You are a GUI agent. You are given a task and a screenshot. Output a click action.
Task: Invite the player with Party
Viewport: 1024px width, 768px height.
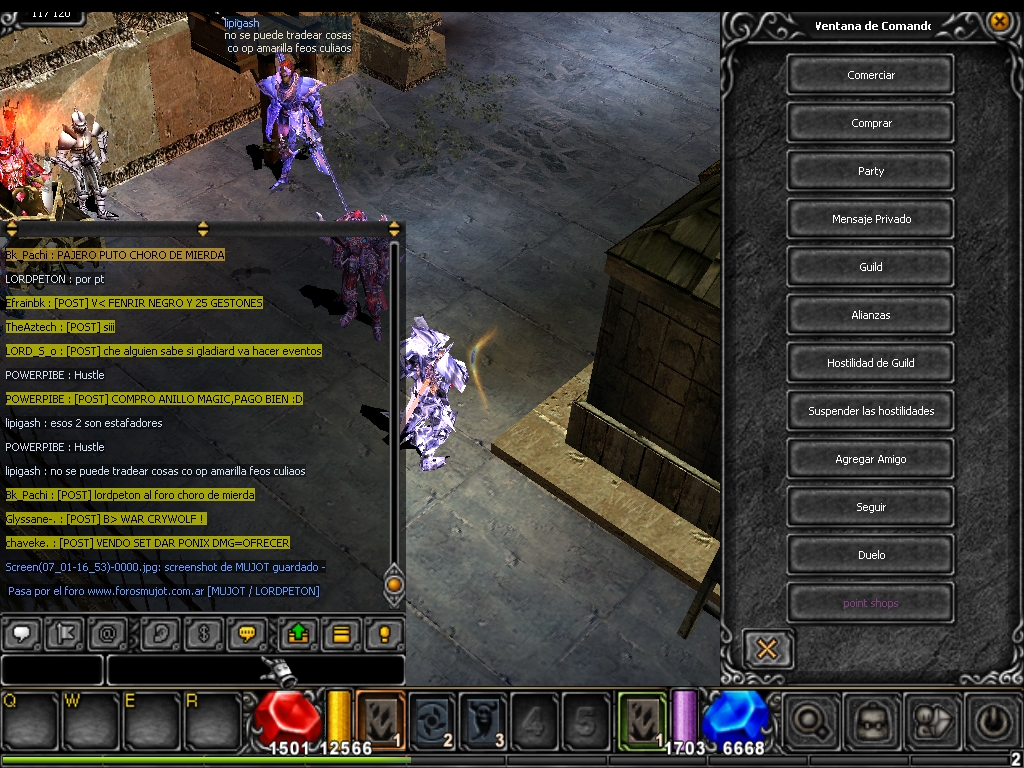[870, 171]
